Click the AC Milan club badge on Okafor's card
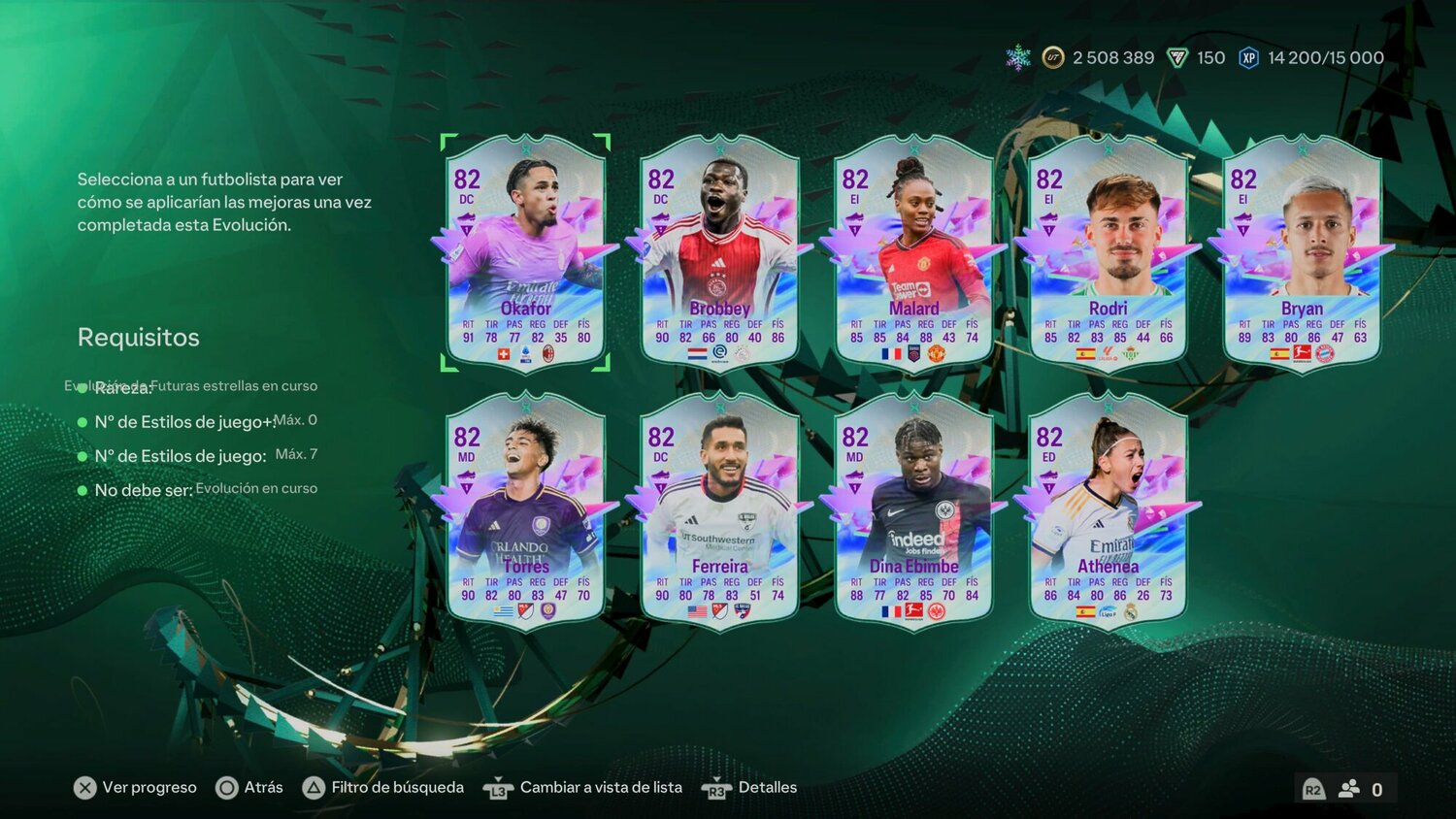Image resolution: width=1456 pixels, height=819 pixels. (548, 354)
